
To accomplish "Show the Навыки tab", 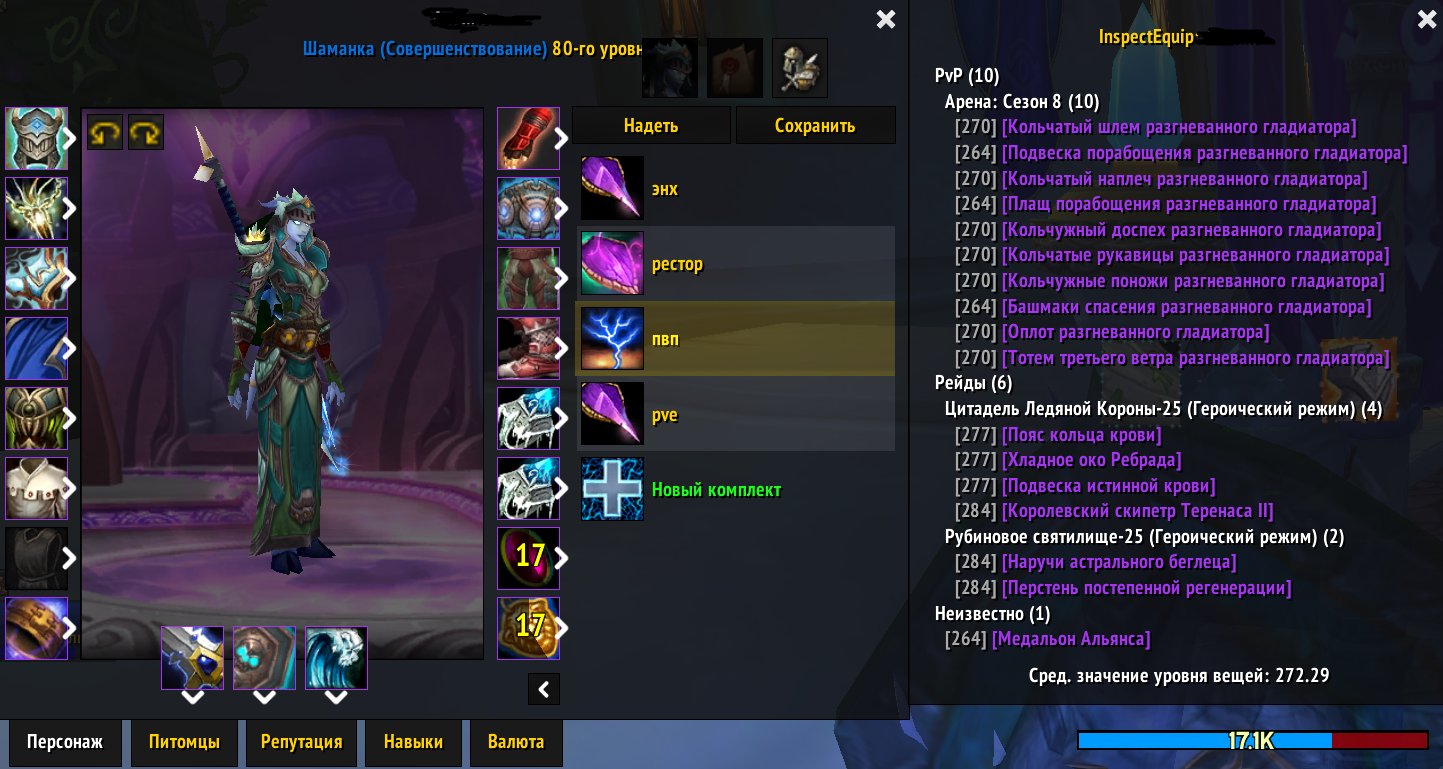I will click(412, 742).
